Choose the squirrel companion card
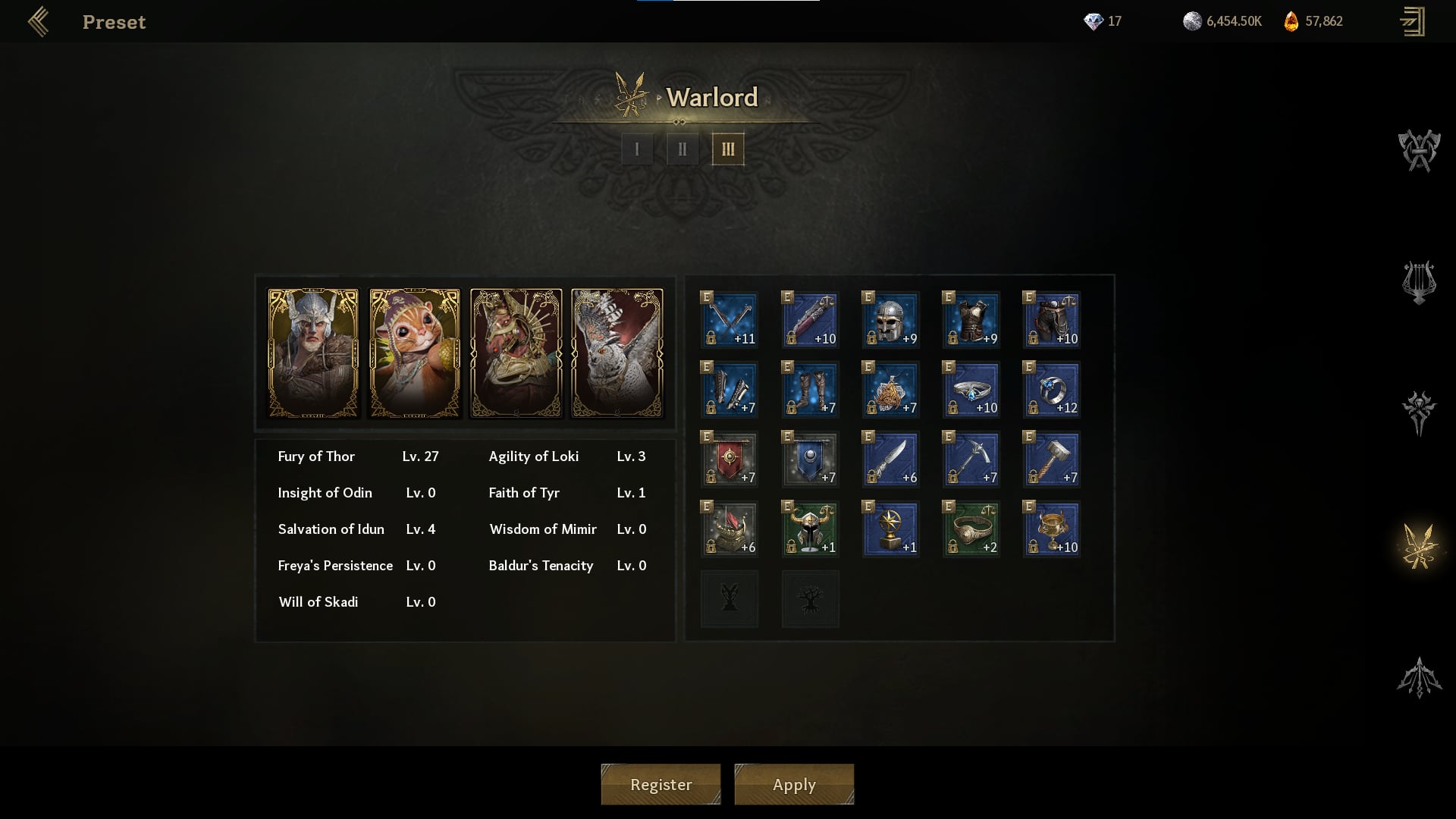 coord(415,353)
